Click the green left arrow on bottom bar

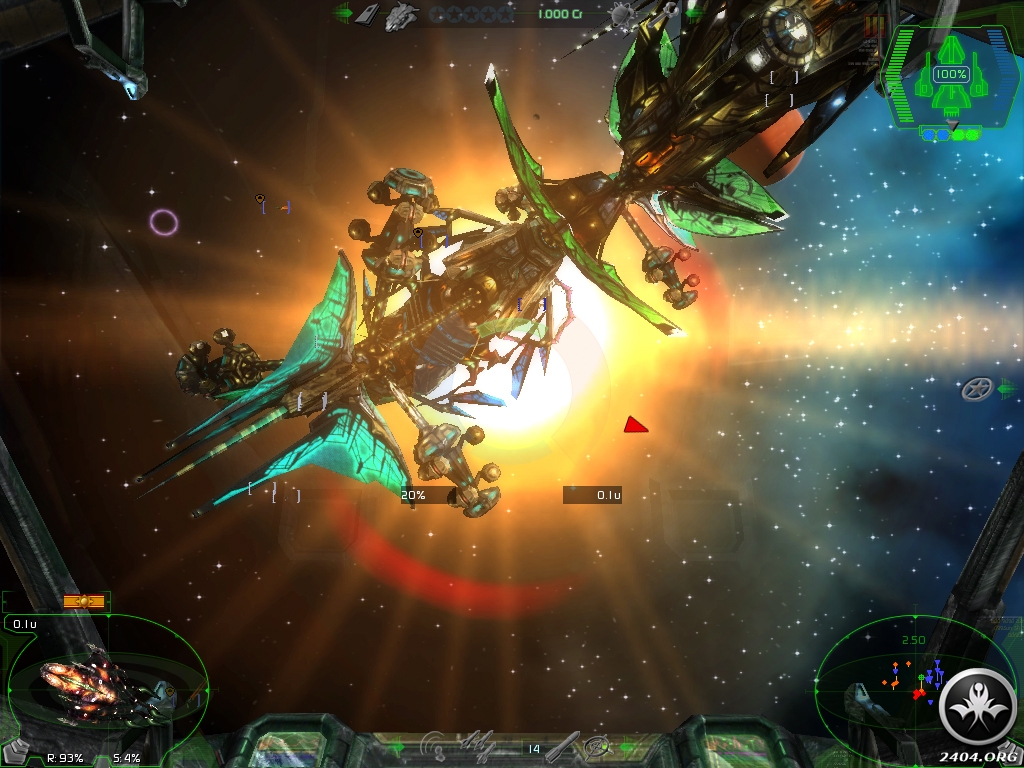tap(397, 746)
